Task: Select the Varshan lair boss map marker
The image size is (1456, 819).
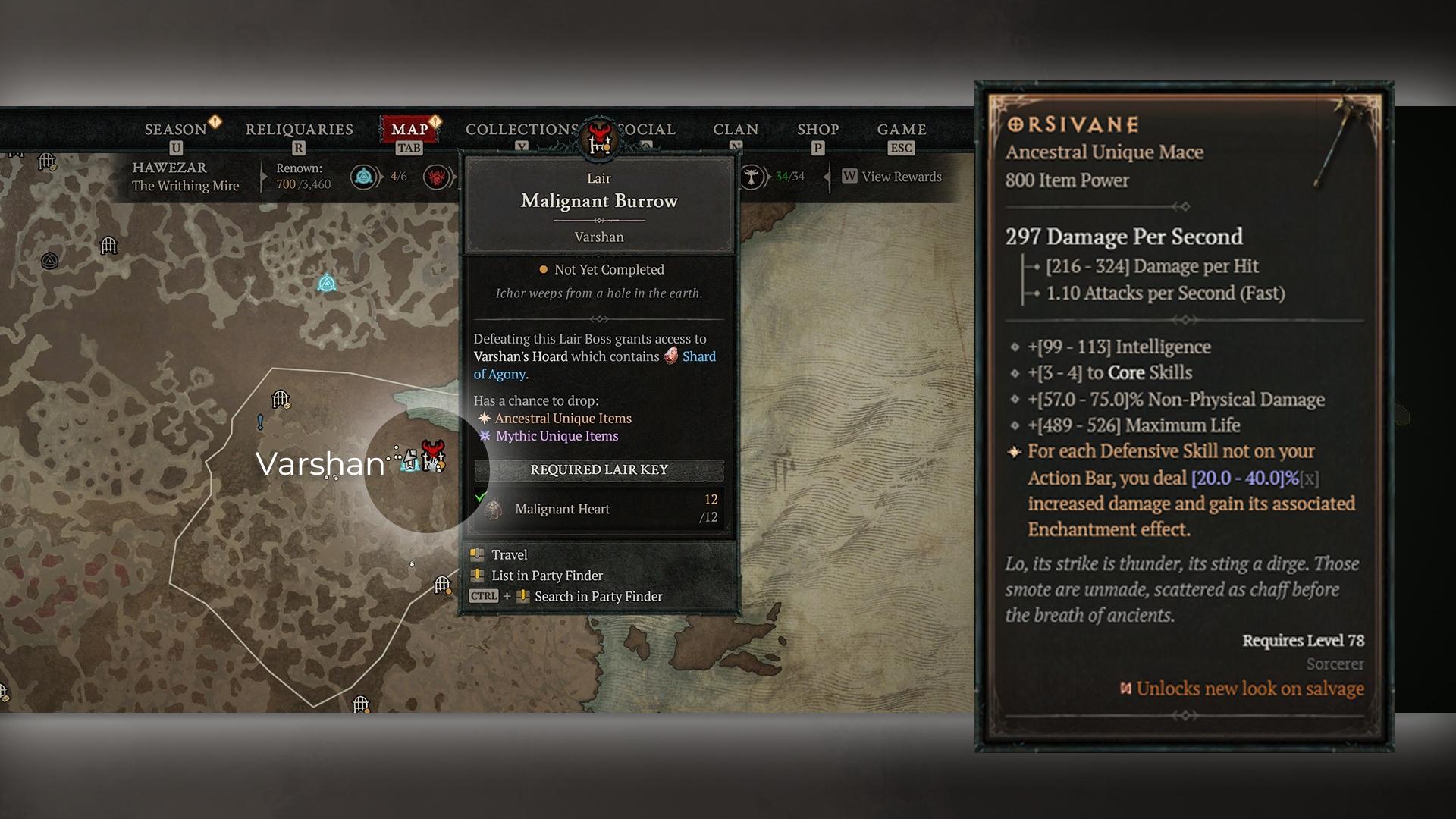Action: 433,455
